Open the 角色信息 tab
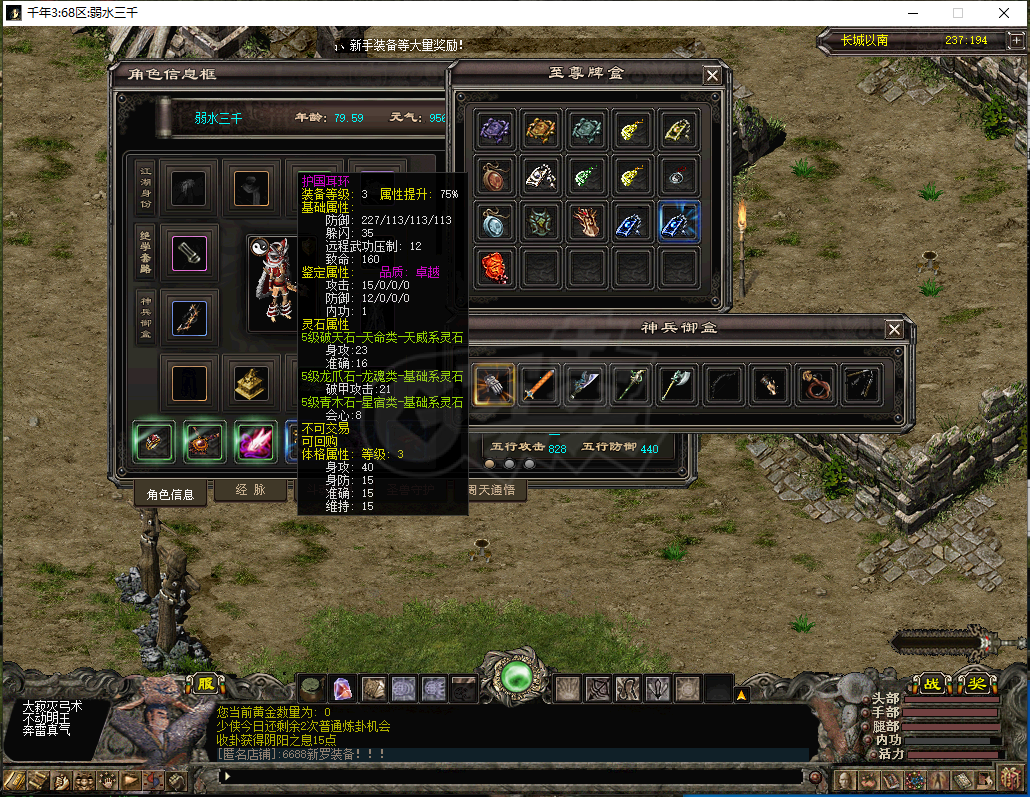Screen dimensions: 1030x797 coord(170,493)
